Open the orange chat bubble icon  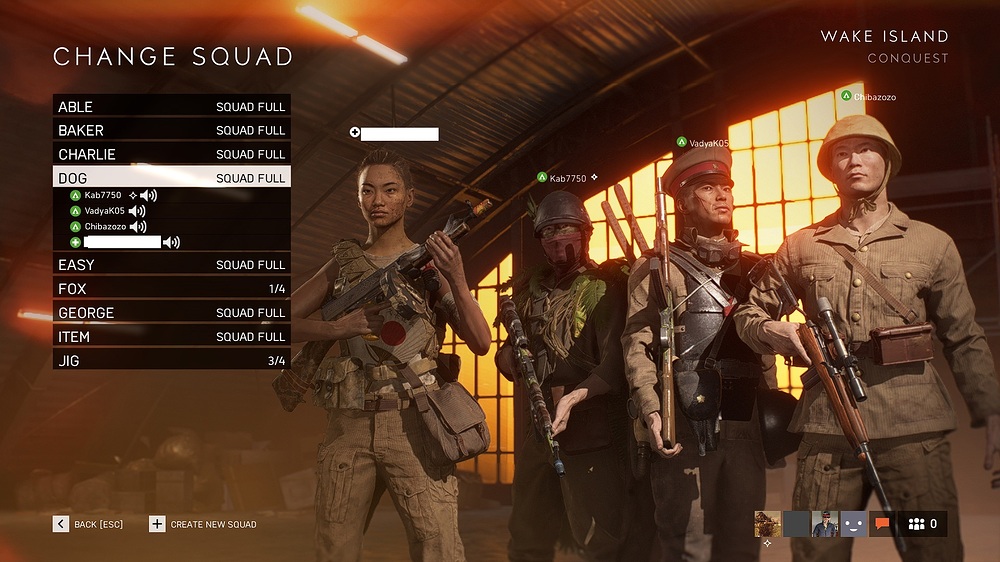[x=882, y=523]
